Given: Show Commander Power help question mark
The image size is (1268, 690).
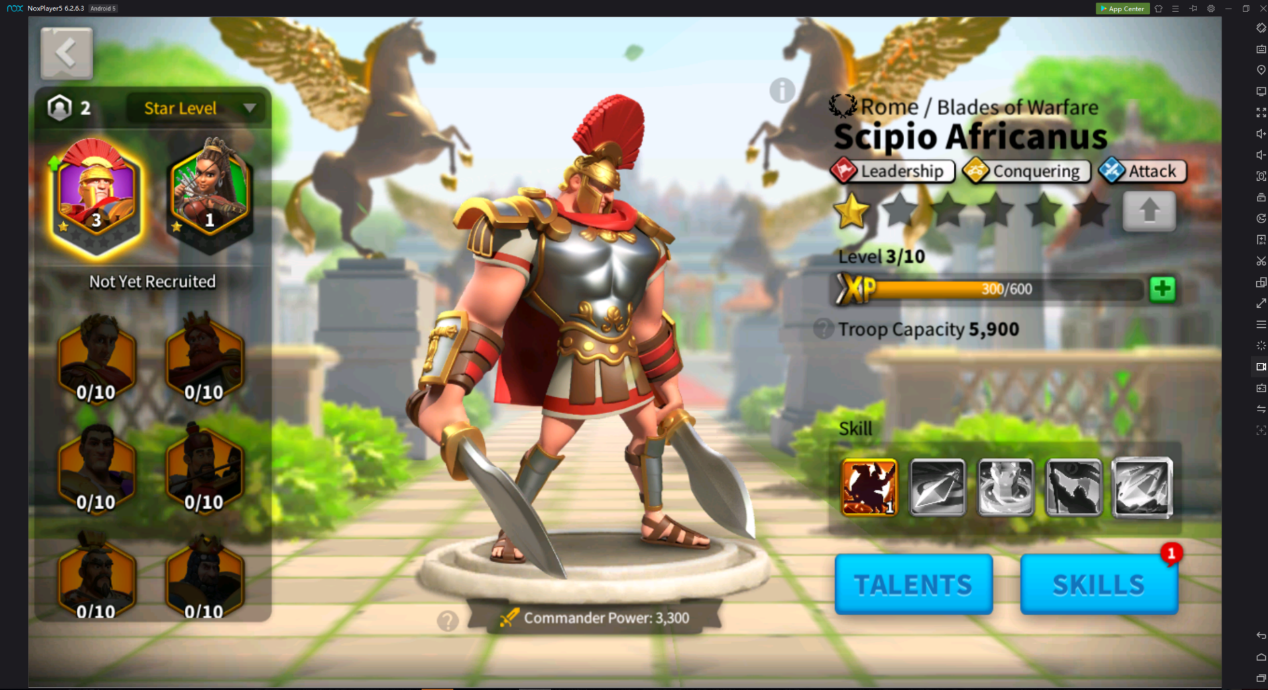Looking at the screenshot, I should [x=448, y=621].
